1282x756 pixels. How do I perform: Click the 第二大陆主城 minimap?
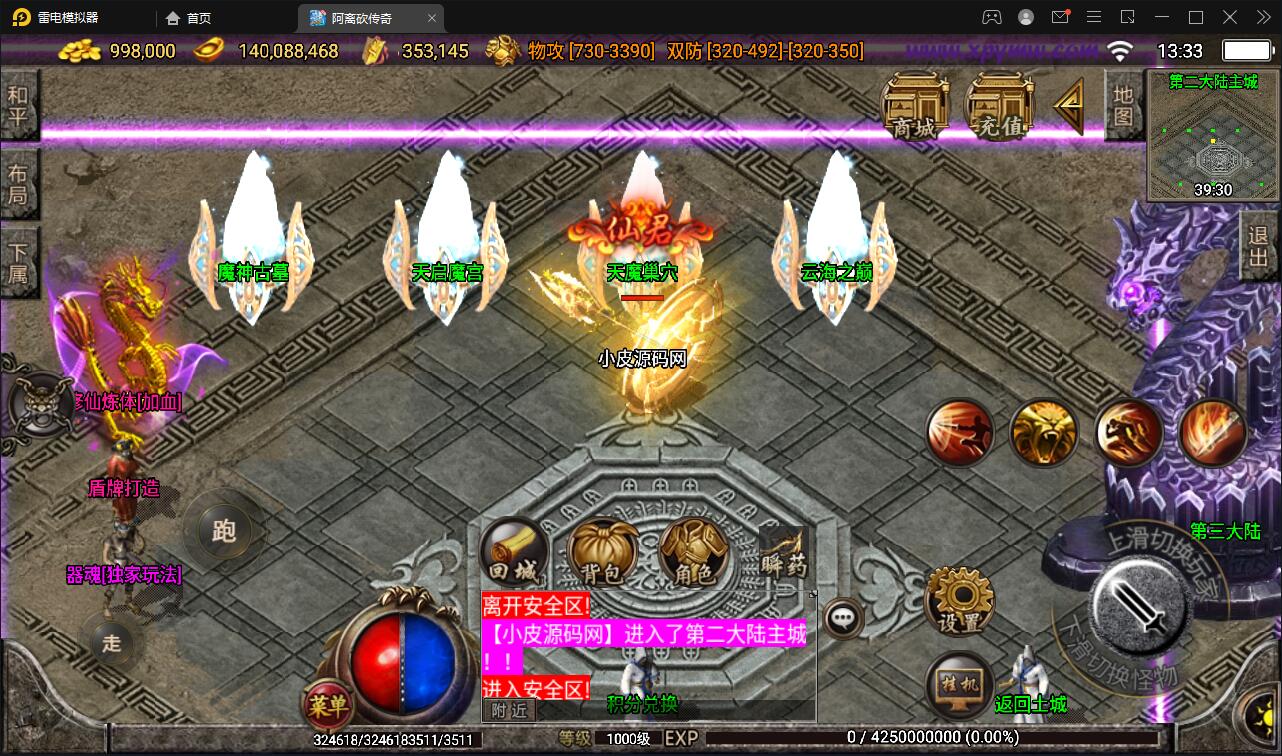click(x=1213, y=135)
